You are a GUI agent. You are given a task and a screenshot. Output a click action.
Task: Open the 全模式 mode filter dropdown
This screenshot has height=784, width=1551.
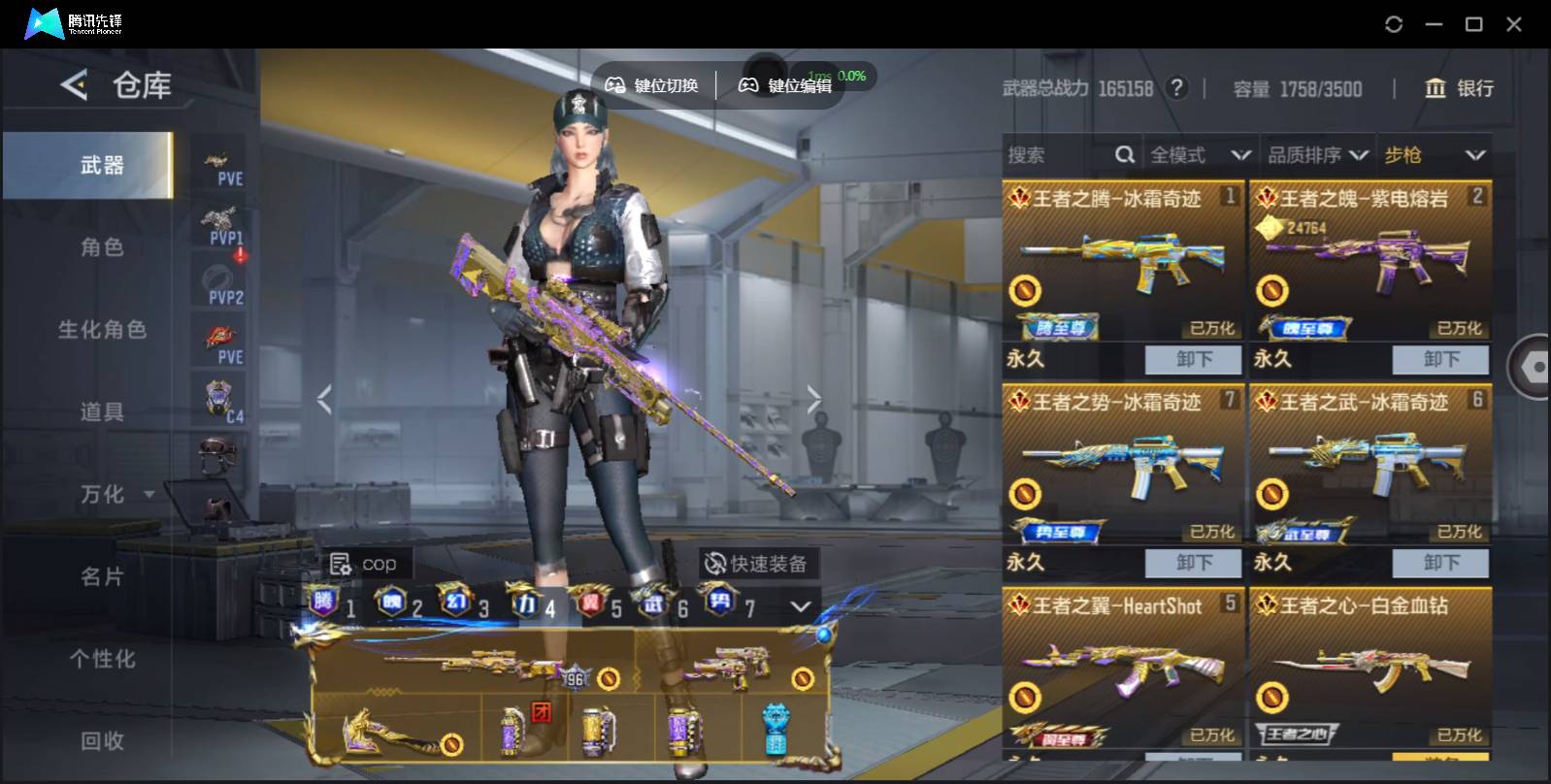pyautogui.click(x=1199, y=155)
